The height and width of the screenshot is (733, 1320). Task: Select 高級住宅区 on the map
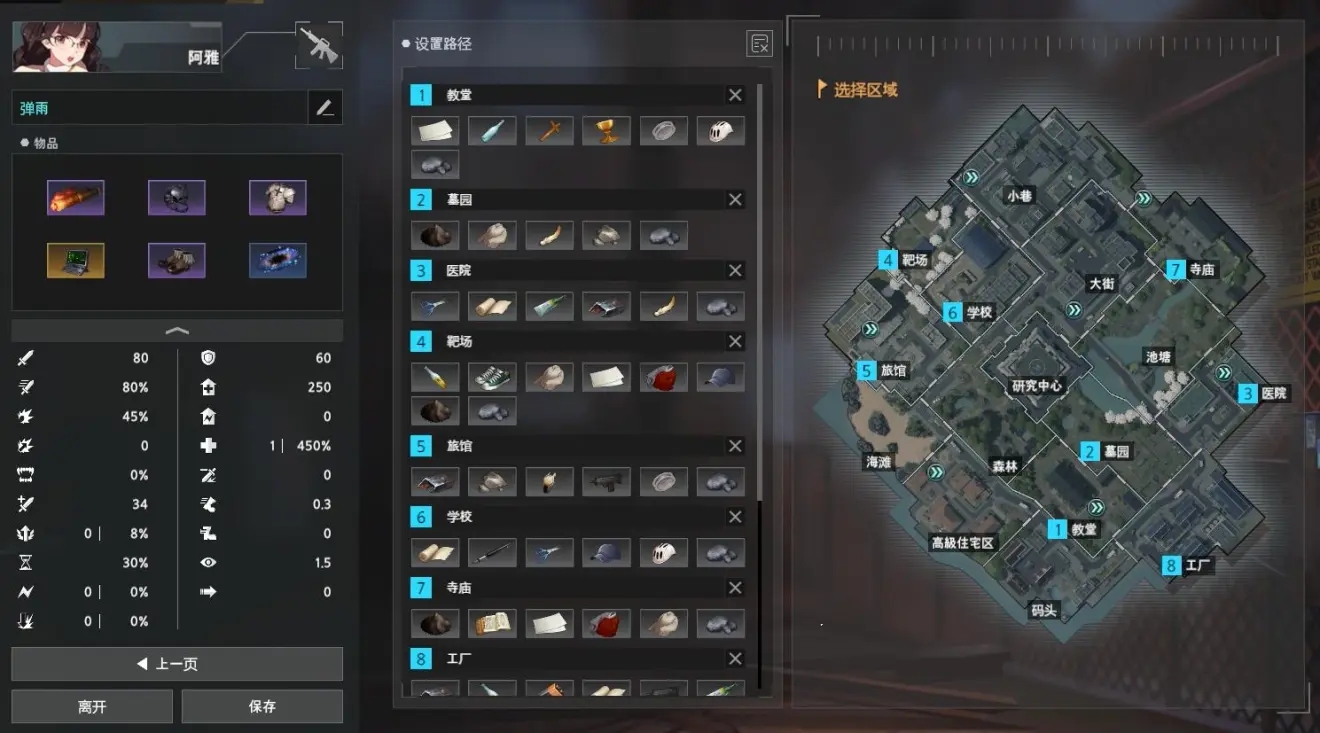click(962, 543)
